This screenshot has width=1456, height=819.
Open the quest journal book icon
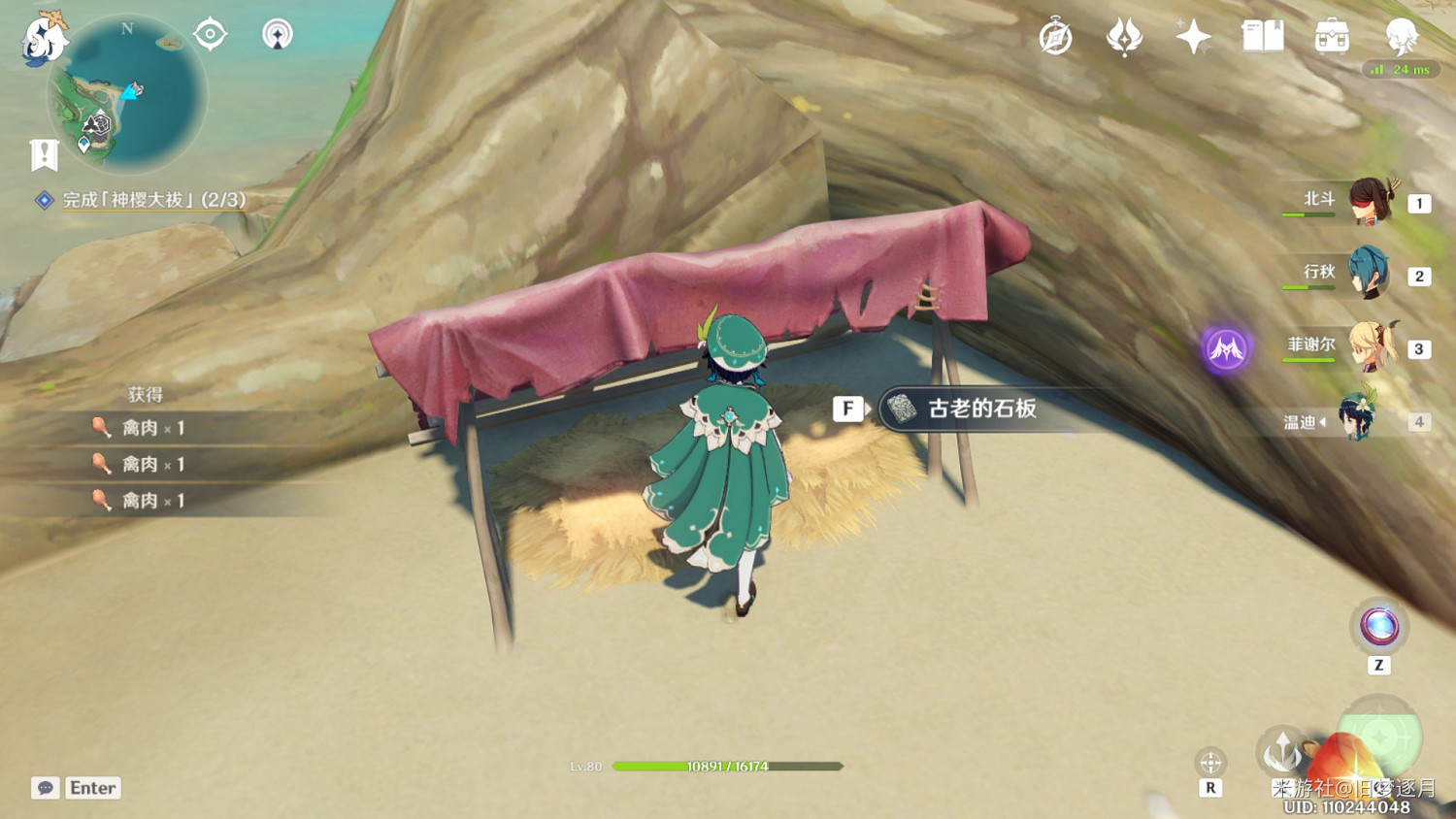pyautogui.click(x=1261, y=37)
